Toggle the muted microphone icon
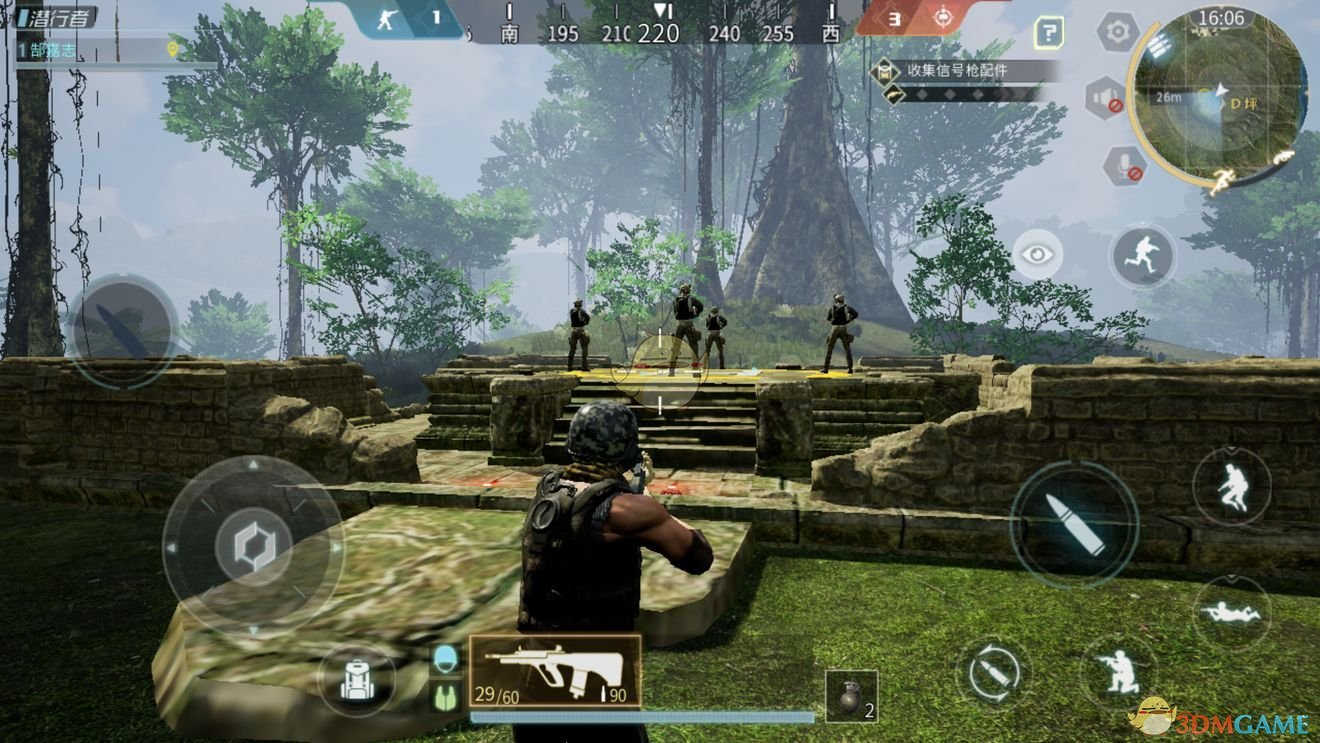Image resolution: width=1320 pixels, height=743 pixels. 1123,165
